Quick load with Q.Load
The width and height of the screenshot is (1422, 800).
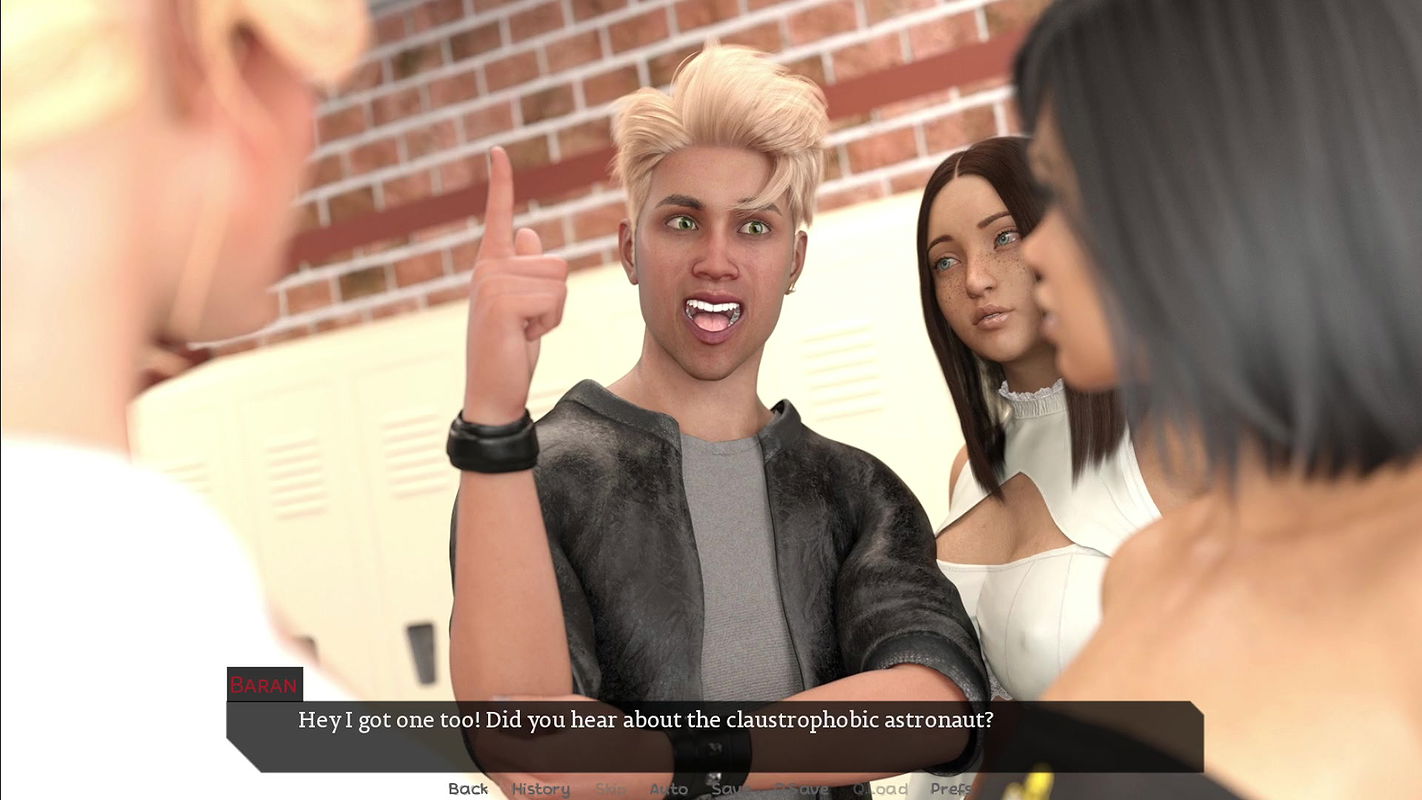click(x=880, y=789)
